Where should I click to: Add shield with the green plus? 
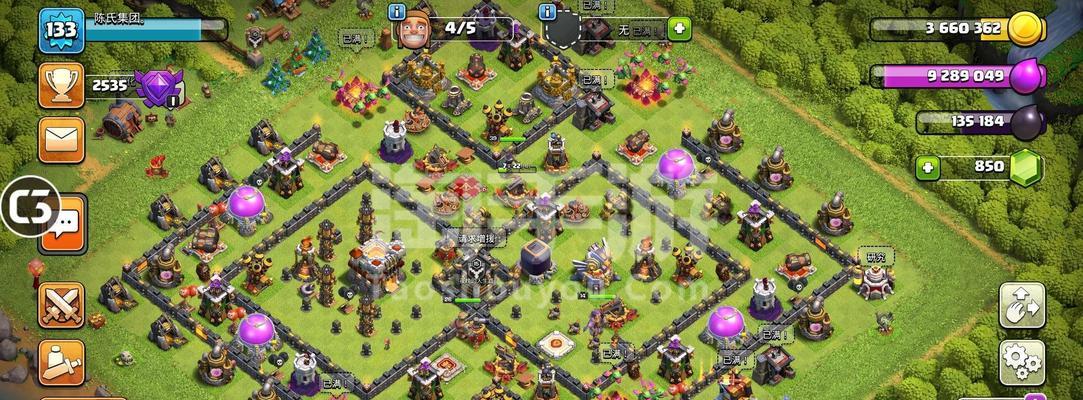point(680,29)
